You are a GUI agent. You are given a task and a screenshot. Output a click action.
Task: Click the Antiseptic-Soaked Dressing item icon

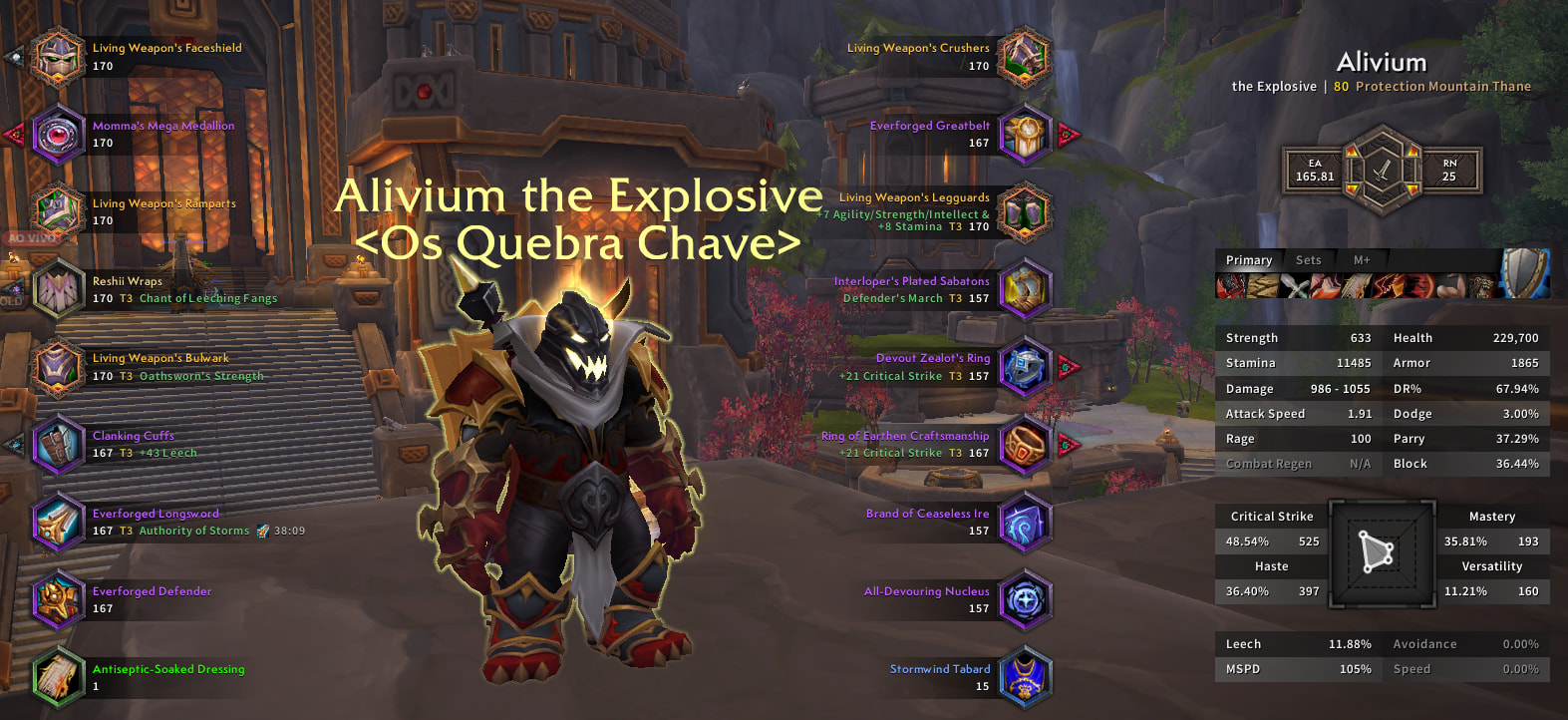click(x=58, y=677)
